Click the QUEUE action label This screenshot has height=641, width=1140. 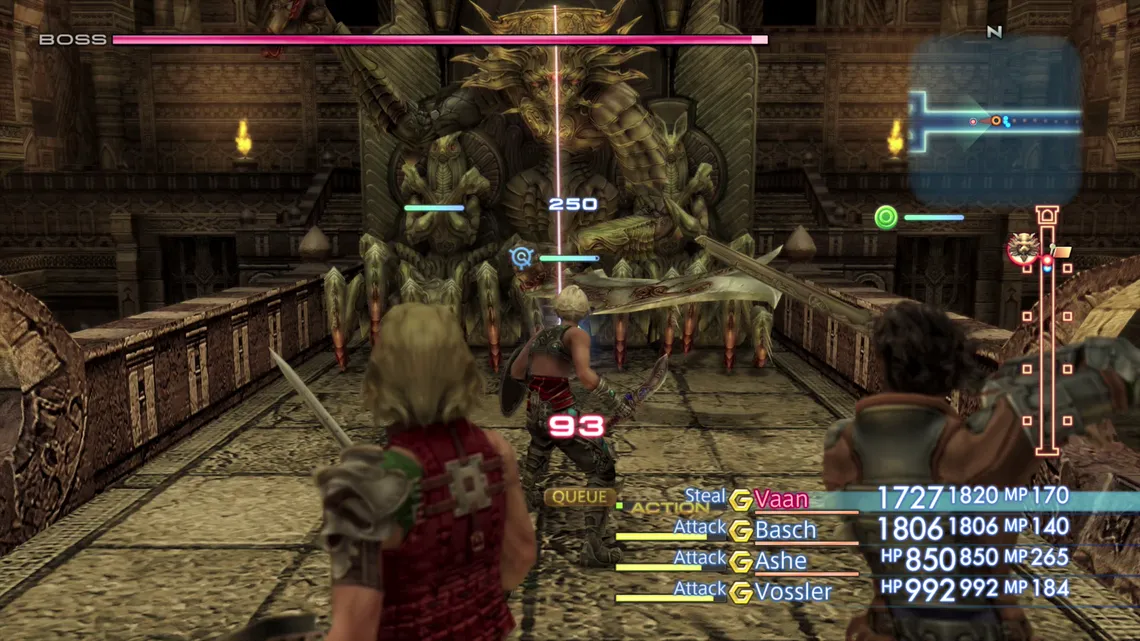point(579,497)
